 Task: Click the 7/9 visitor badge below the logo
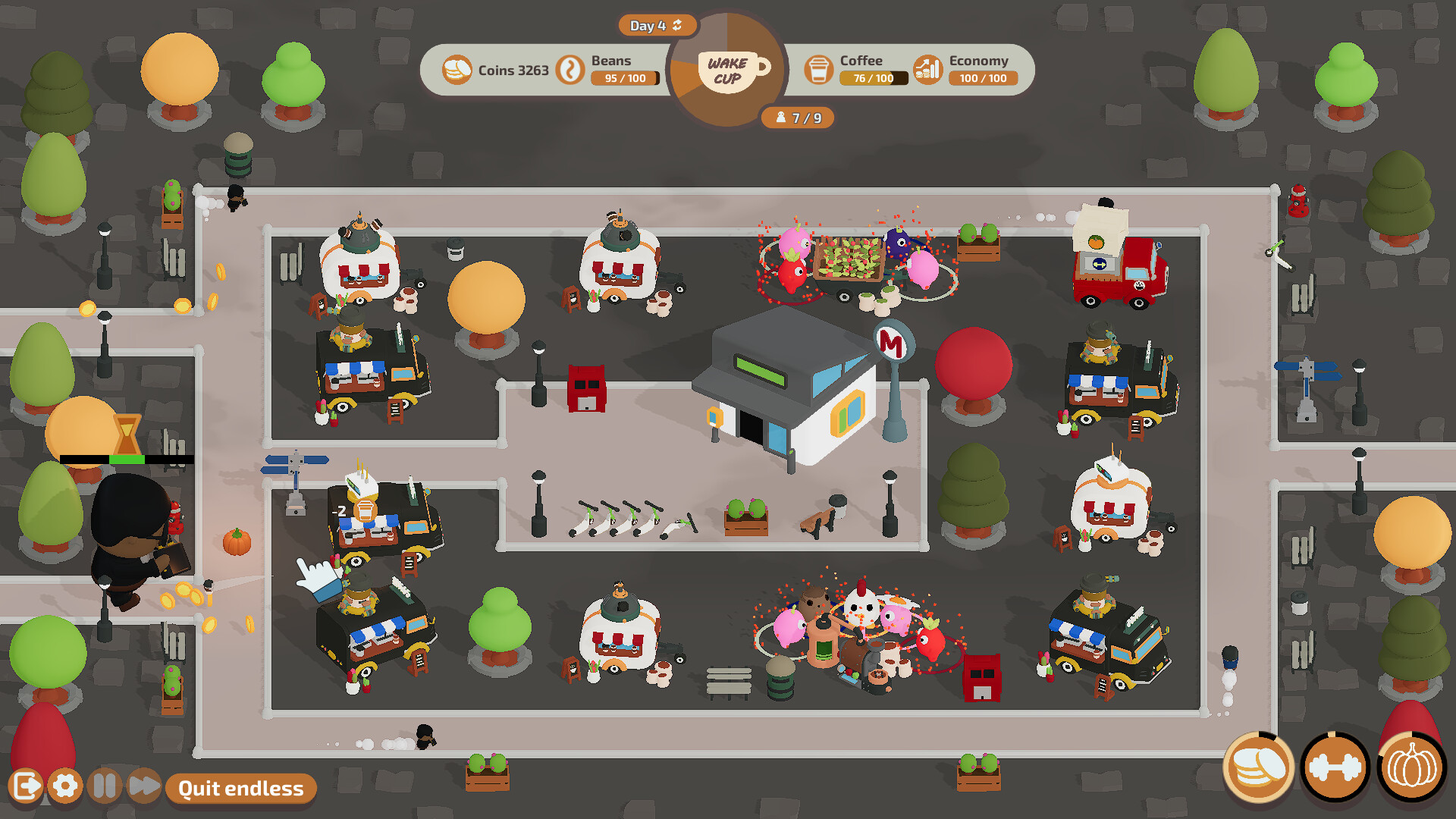796,118
